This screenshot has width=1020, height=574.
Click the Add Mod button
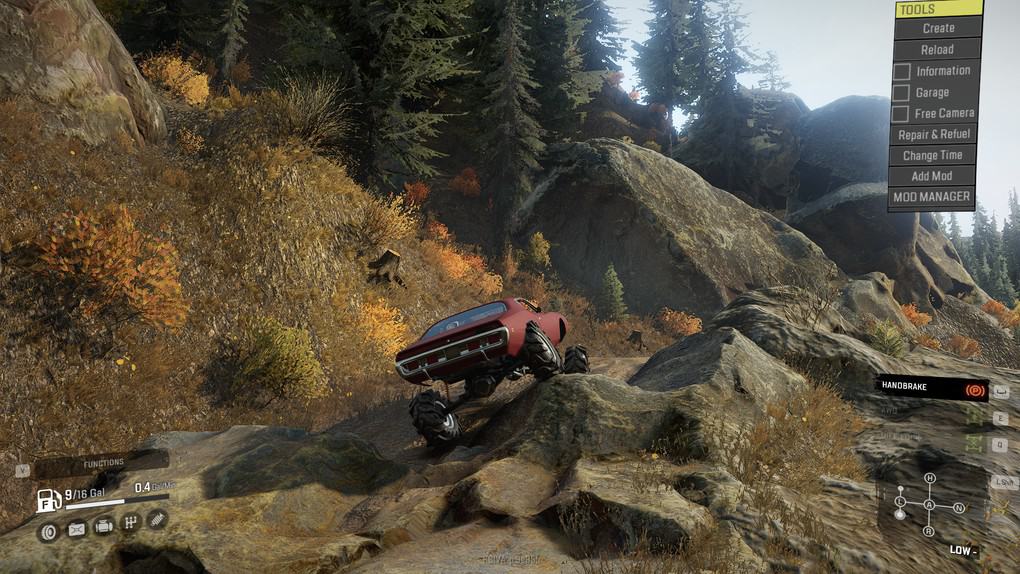pyautogui.click(x=933, y=176)
